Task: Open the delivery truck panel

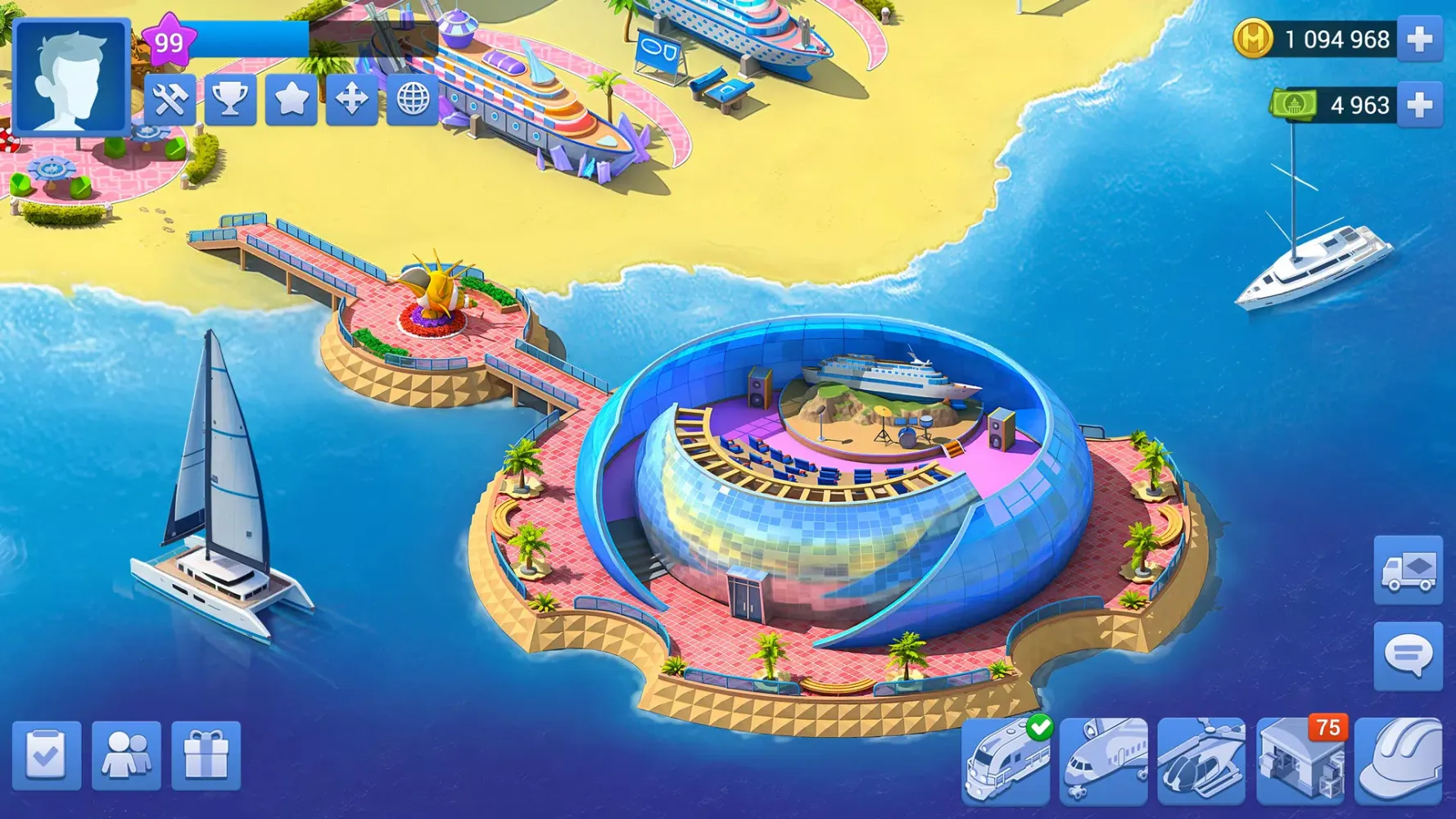Action: (x=1408, y=570)
